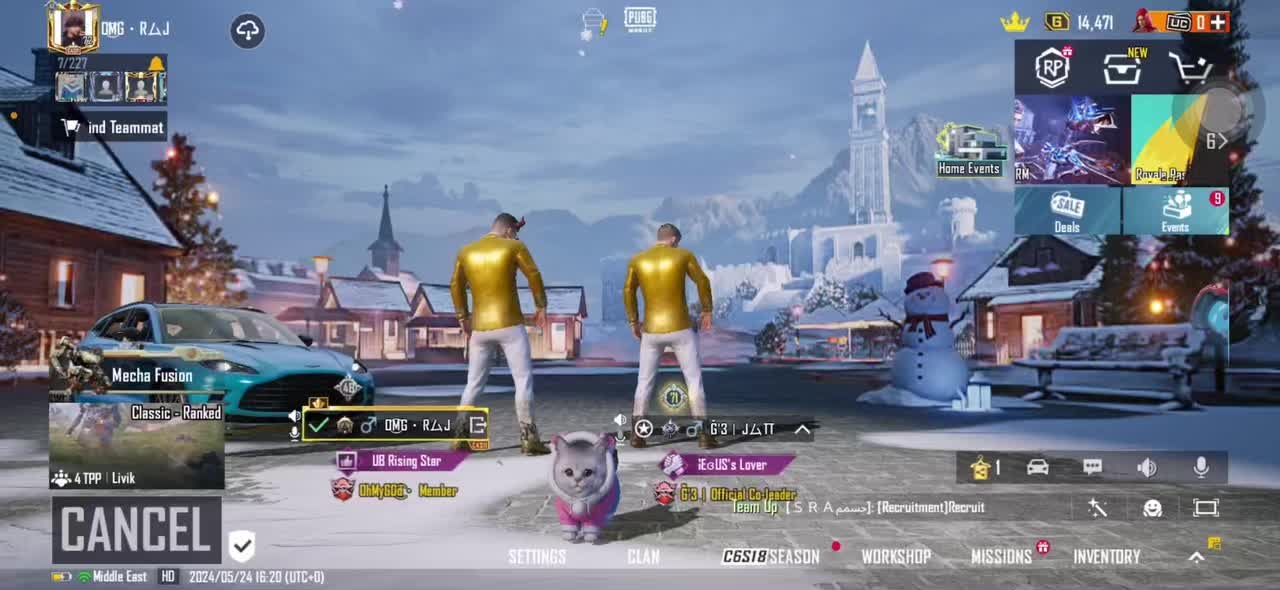Go to the Workshop
Screen dimensions: 1280x590
point(896,557)
